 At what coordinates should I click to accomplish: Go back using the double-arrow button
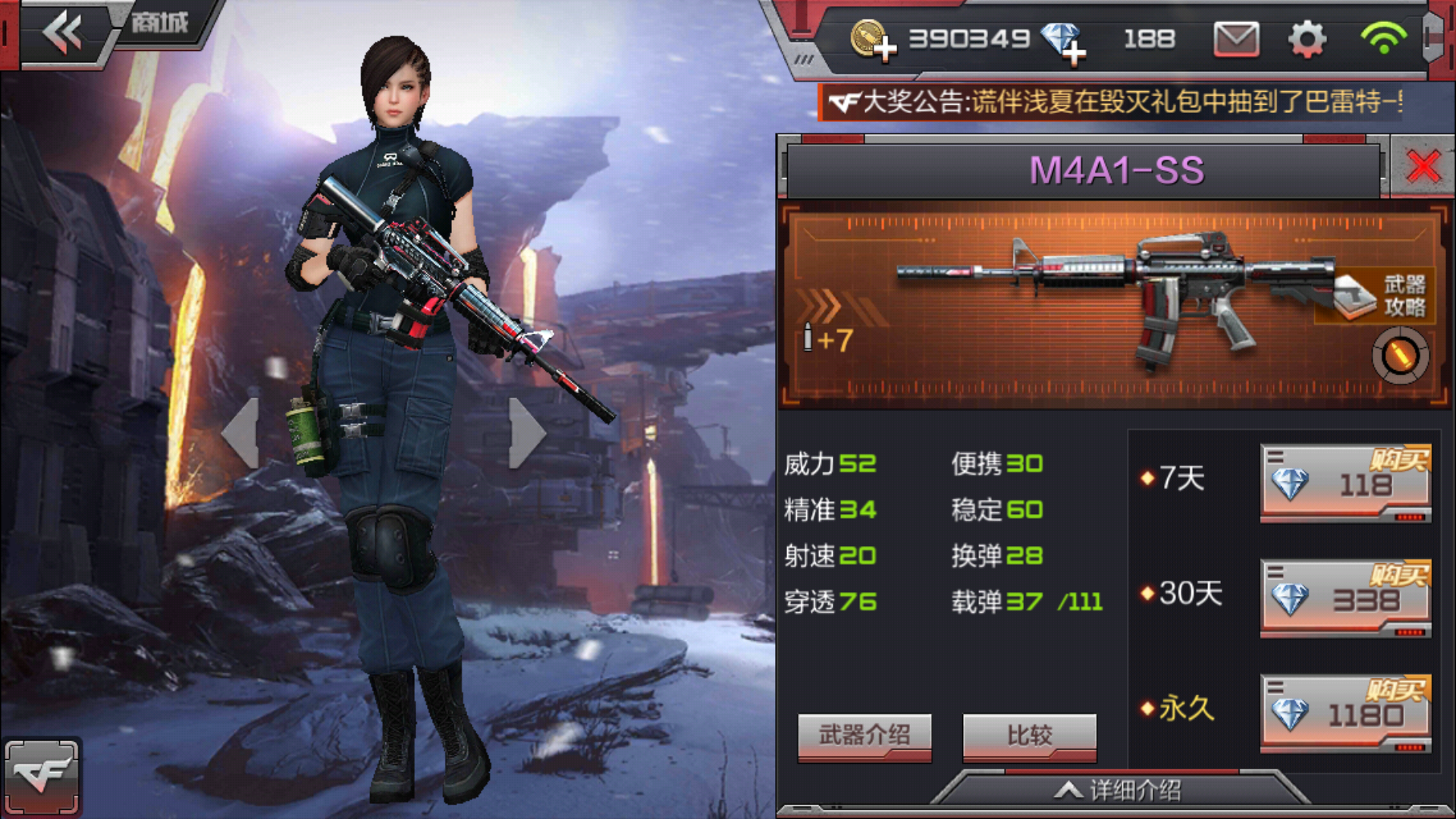62,33
